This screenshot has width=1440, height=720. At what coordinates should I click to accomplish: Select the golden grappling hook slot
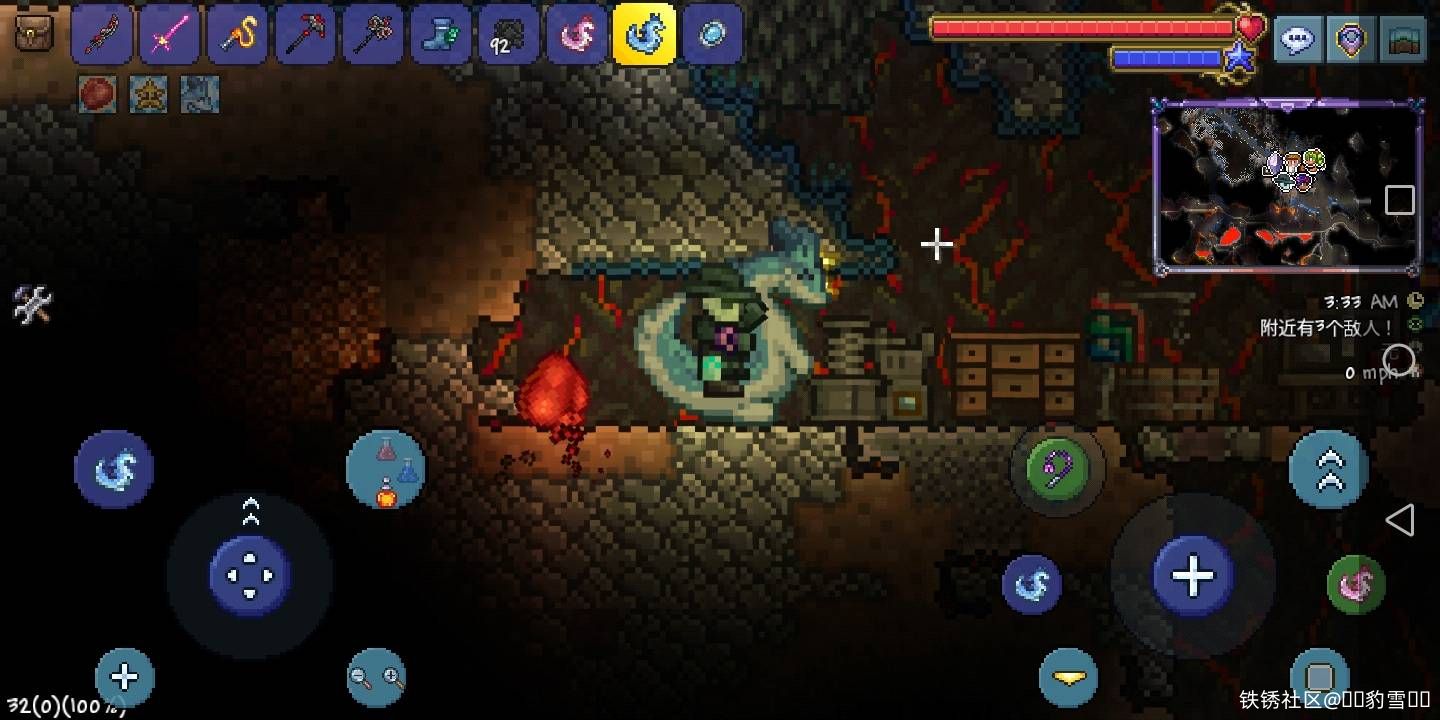point(237,36)
